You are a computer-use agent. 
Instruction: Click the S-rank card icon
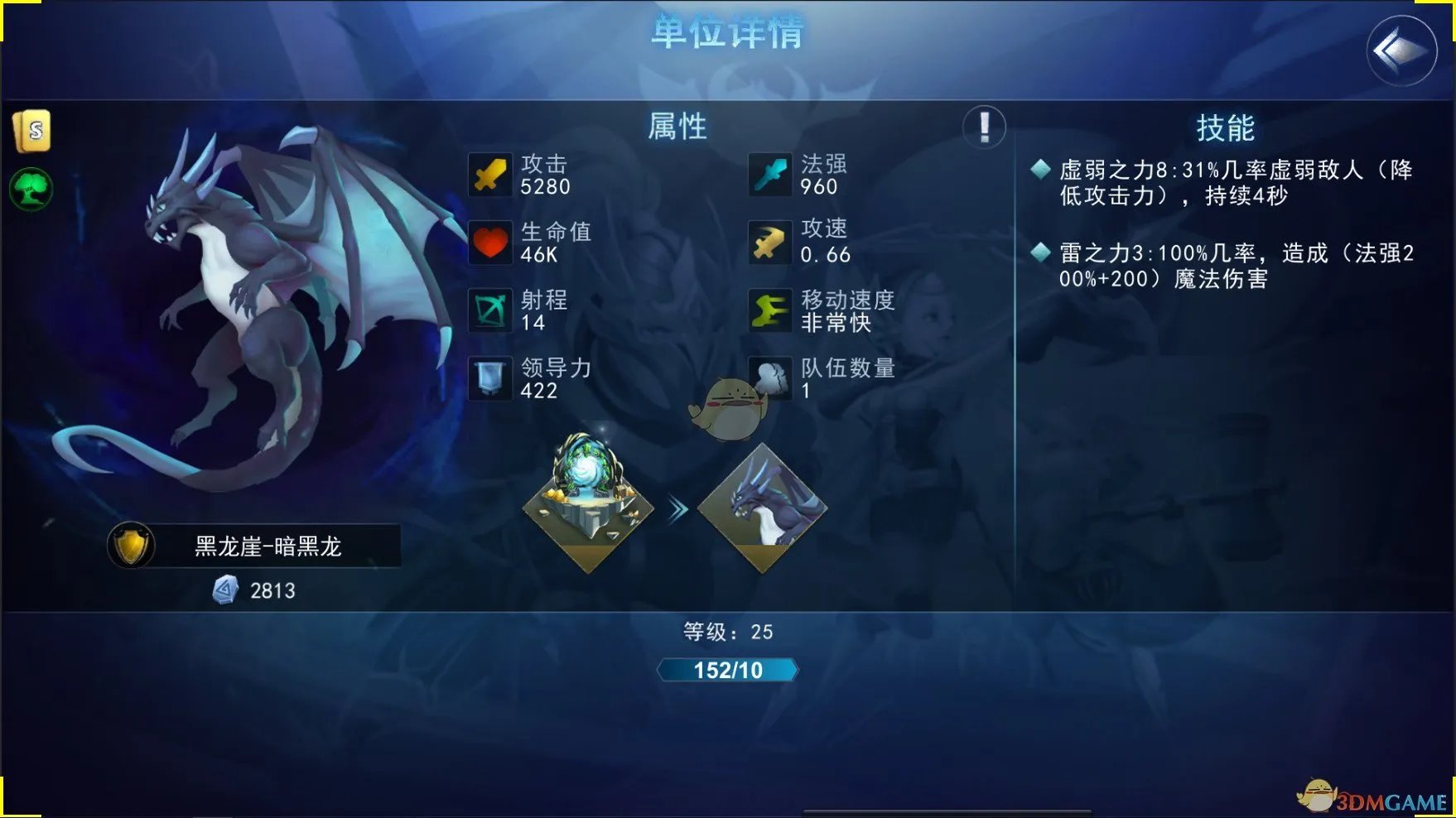click(x=31, y=131)
